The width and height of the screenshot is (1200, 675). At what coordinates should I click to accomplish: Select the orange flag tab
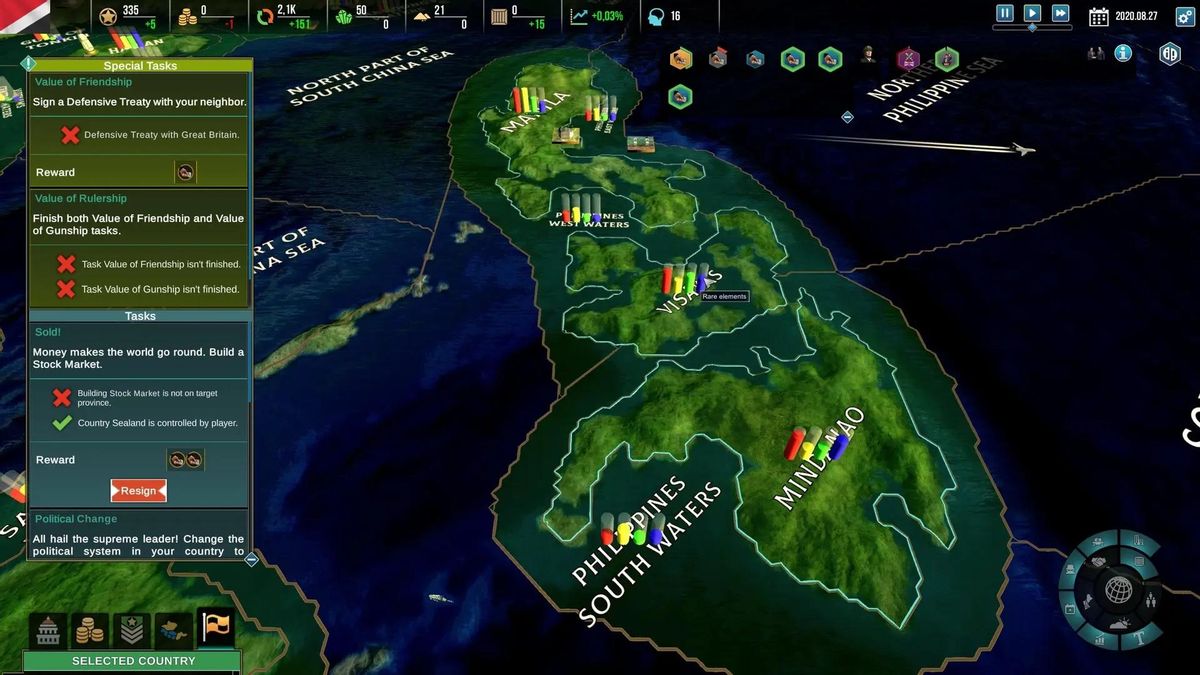point(216,627)
